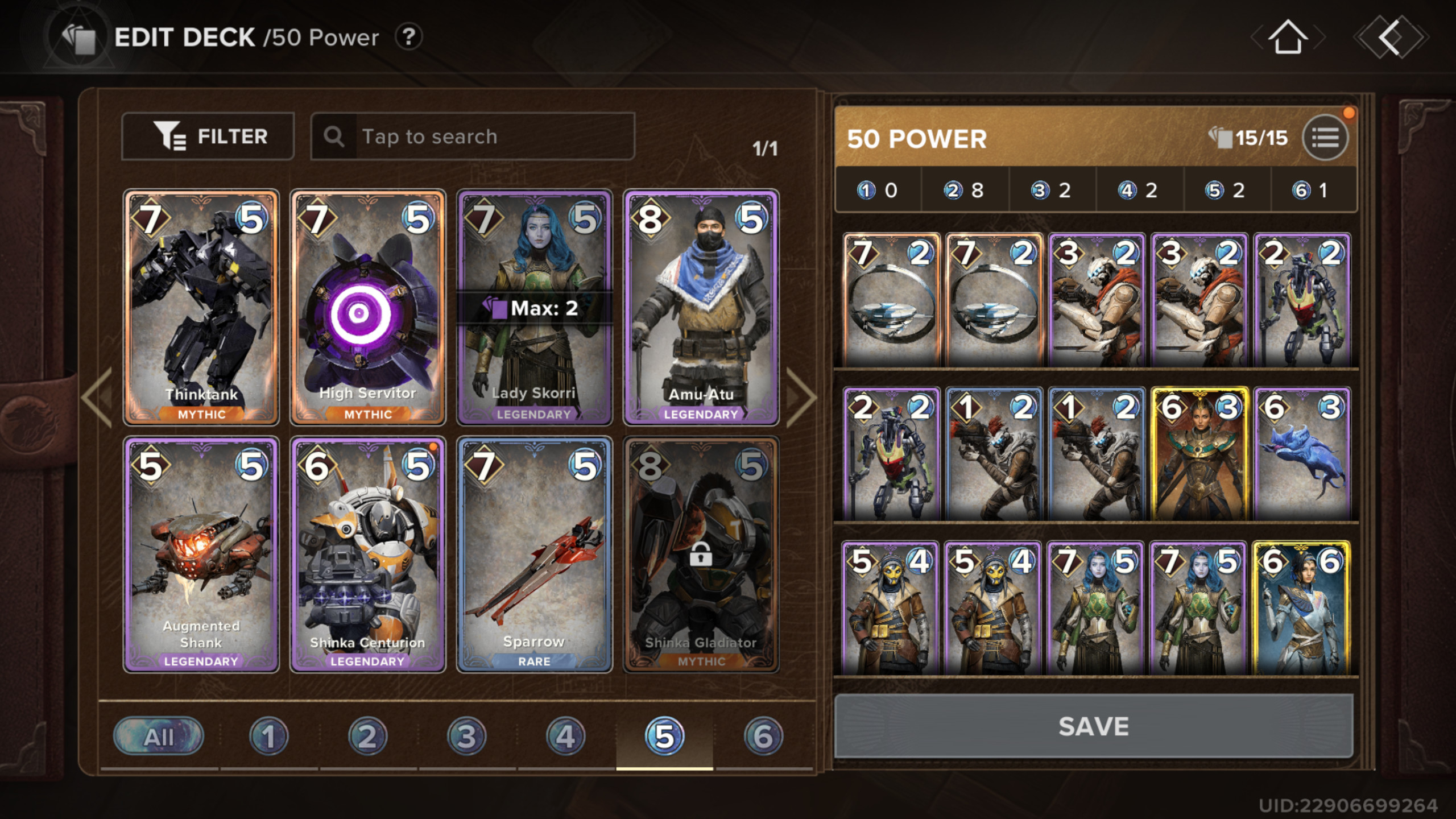Go back using the arrow button

pyautogui.click(x=1390, y=38)
